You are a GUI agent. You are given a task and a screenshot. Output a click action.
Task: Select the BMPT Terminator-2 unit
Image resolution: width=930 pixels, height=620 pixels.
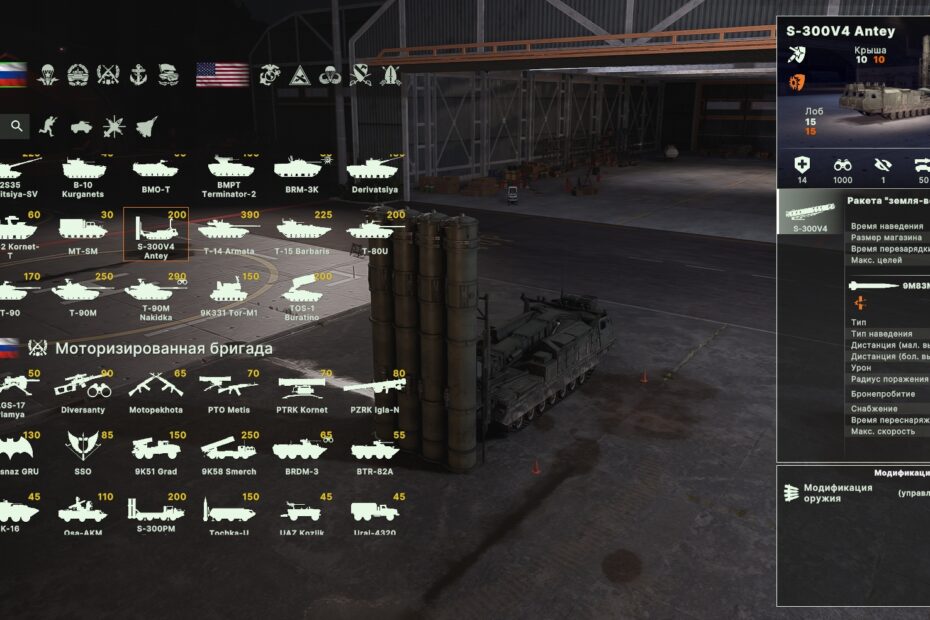point(231,175)
